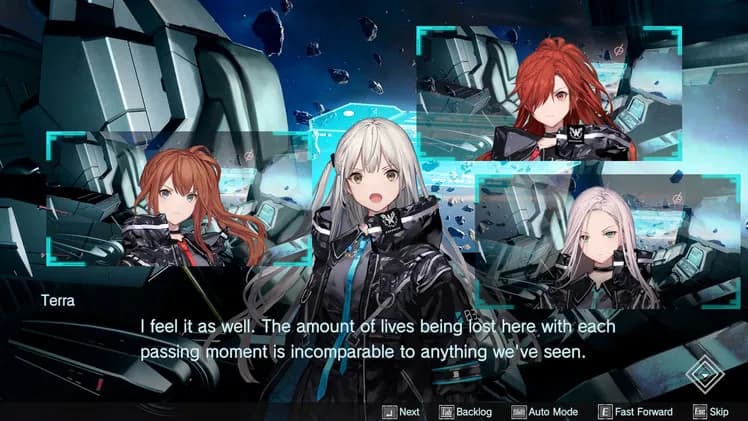Click the diamond continue indicator

(x=708, y=376)
